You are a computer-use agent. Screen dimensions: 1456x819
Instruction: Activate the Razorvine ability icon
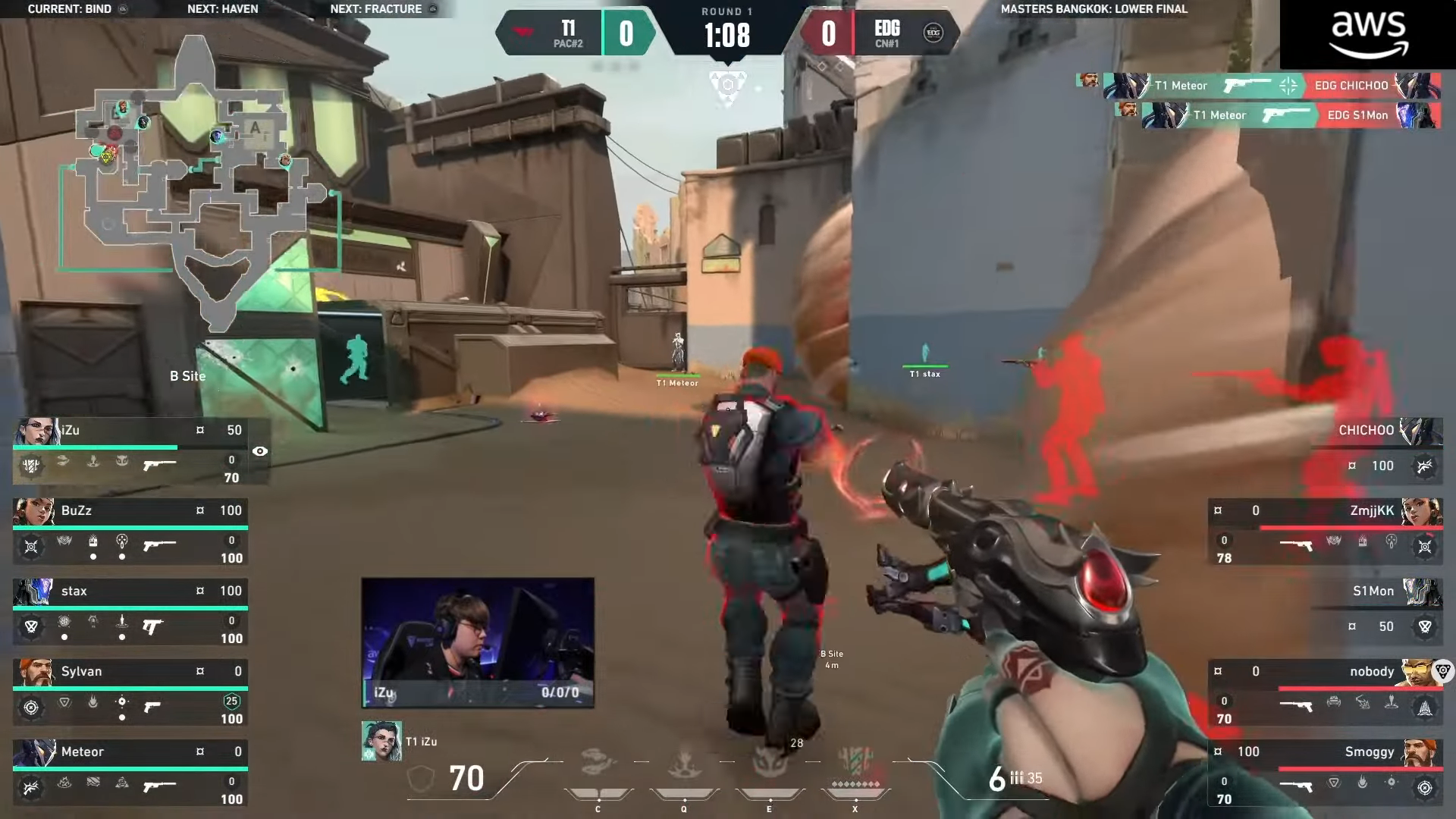pos(598,762)
